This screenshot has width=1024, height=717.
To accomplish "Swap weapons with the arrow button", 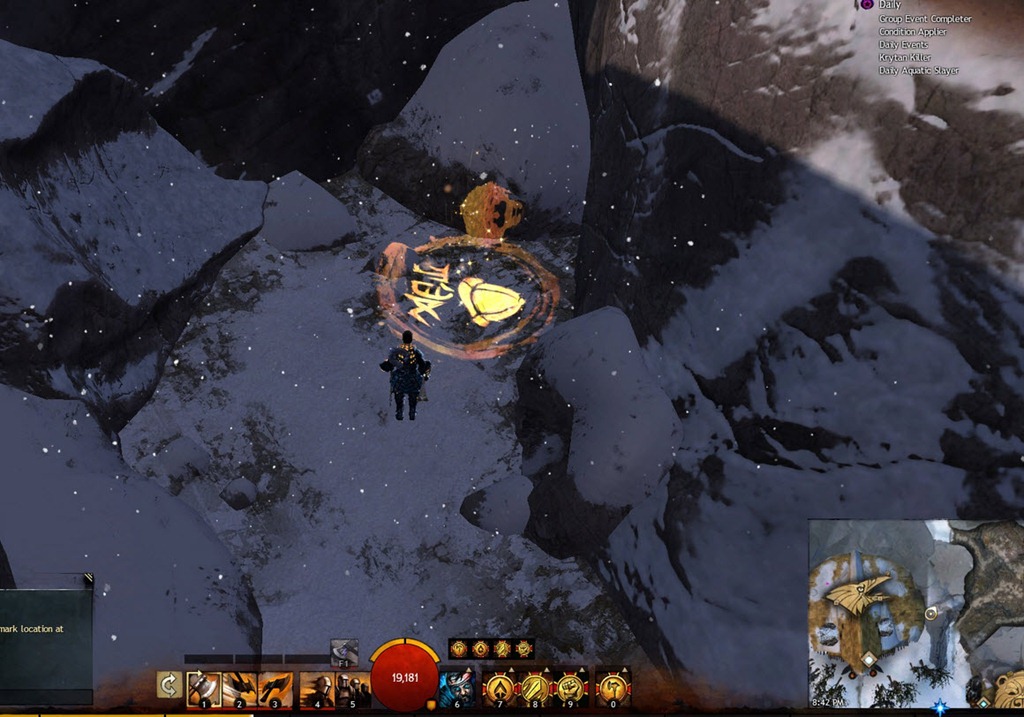I will [x=169, y=685].
